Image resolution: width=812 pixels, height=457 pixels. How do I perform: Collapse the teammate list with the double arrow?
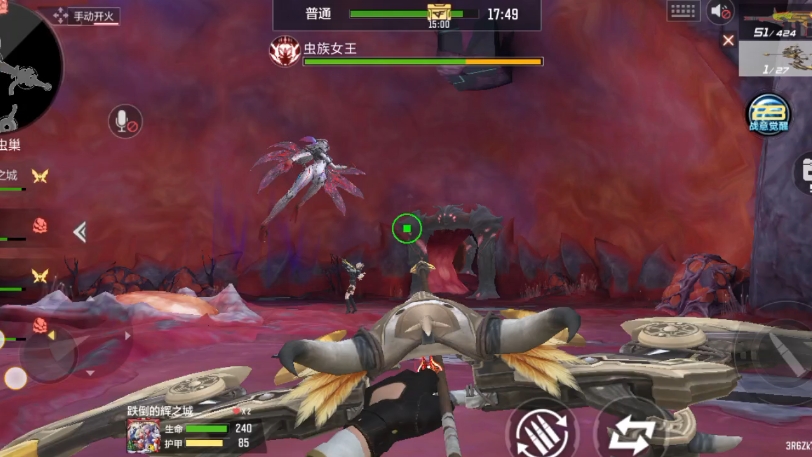80,232
